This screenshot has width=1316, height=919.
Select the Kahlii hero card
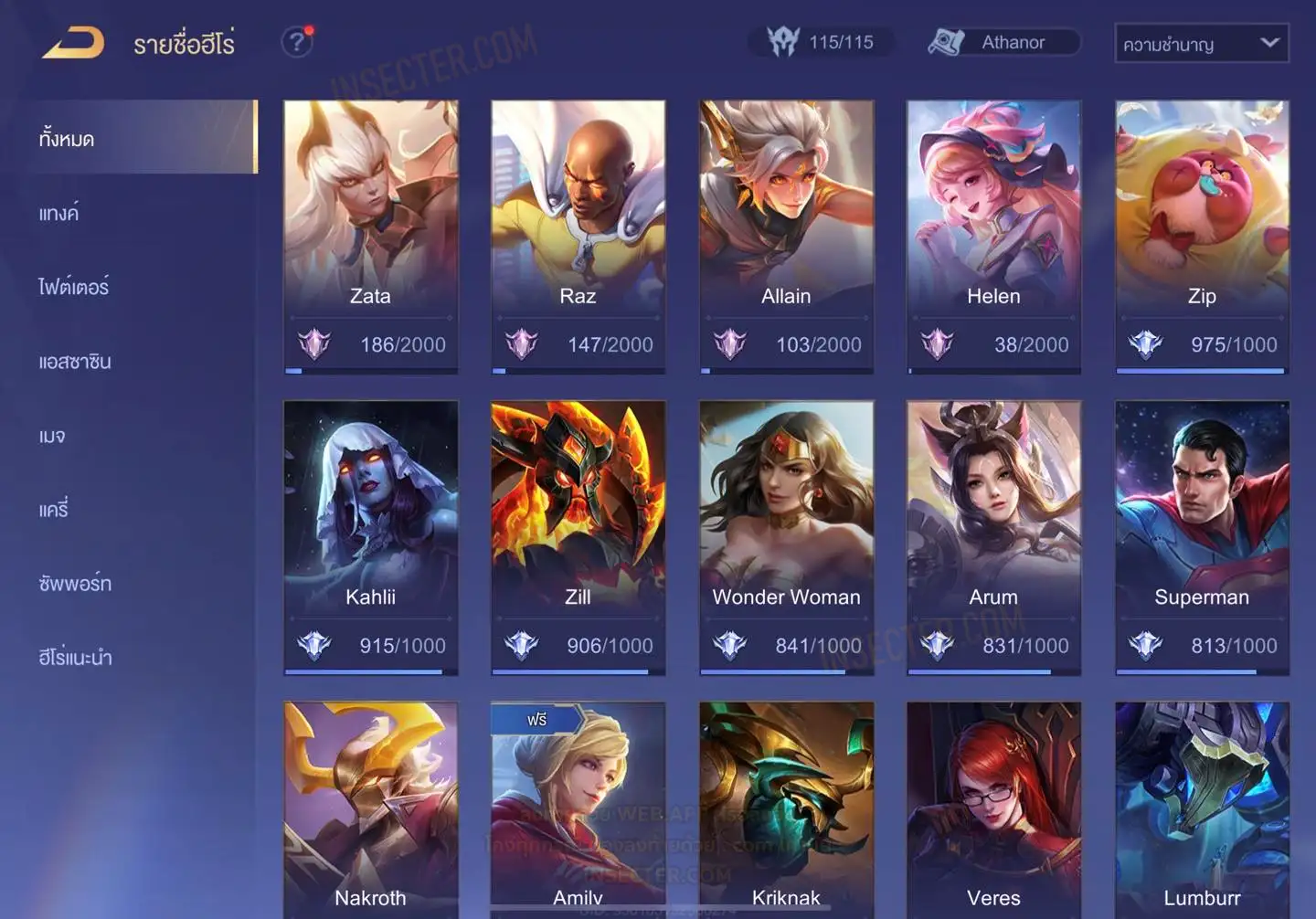coord(370,537)
